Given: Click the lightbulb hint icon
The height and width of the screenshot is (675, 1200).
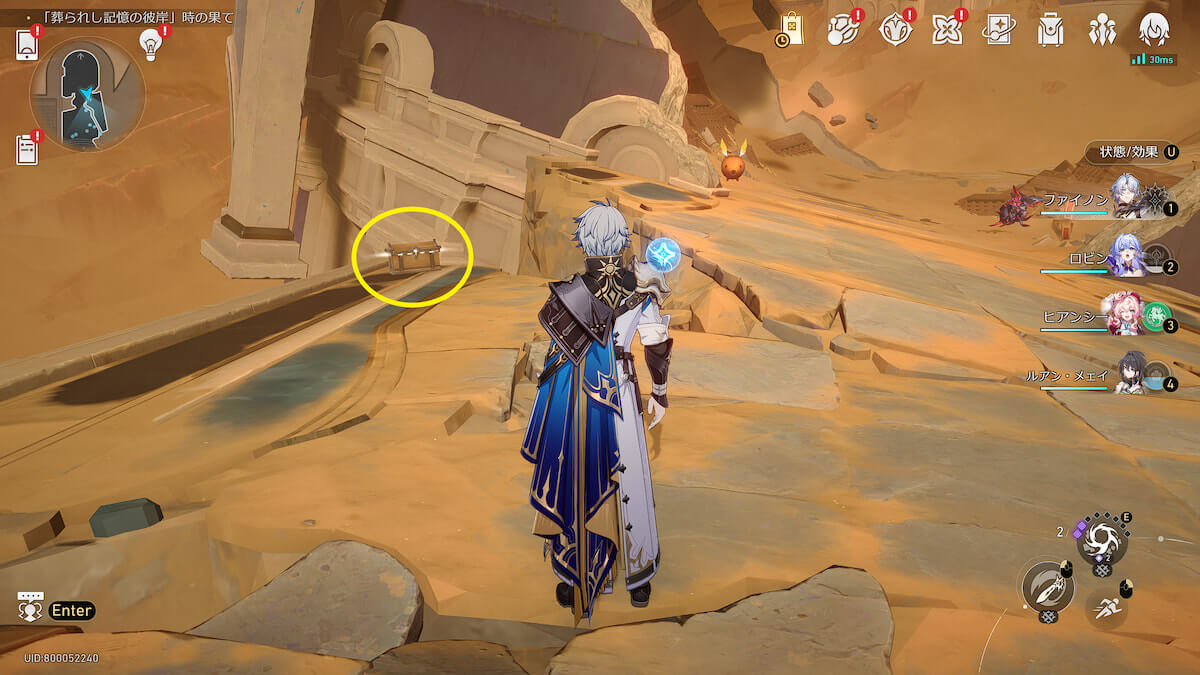Looking at the screenshot, I should tap(151, 43).
